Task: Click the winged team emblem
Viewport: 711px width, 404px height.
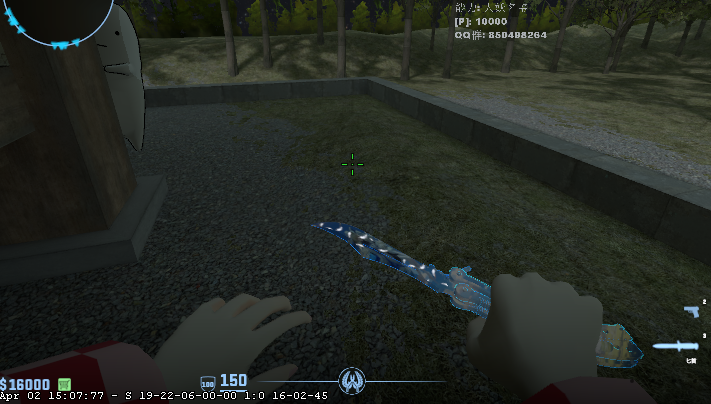Action: pos(351,380)
